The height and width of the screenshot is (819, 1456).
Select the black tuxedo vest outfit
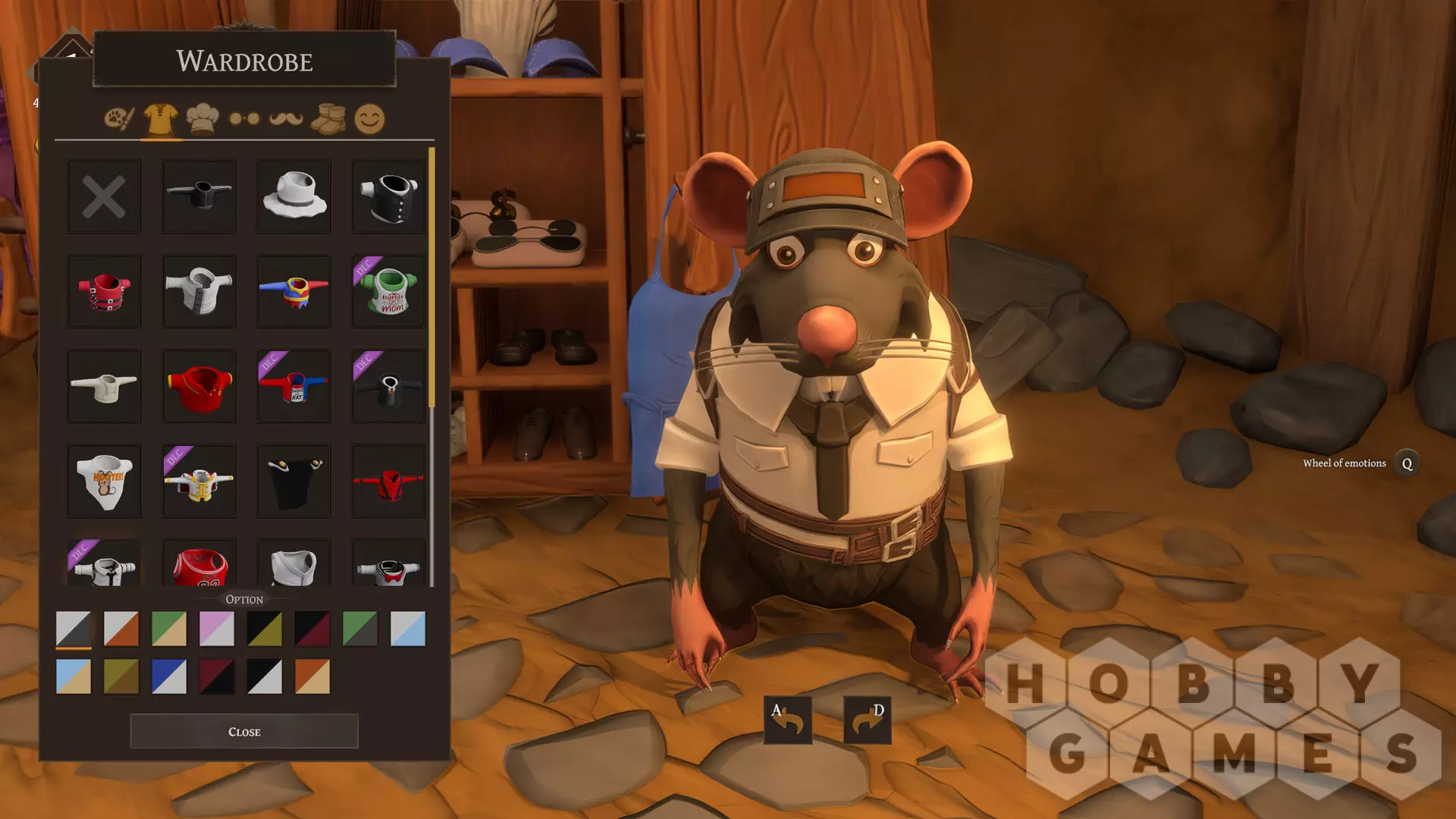pos(388,196)
